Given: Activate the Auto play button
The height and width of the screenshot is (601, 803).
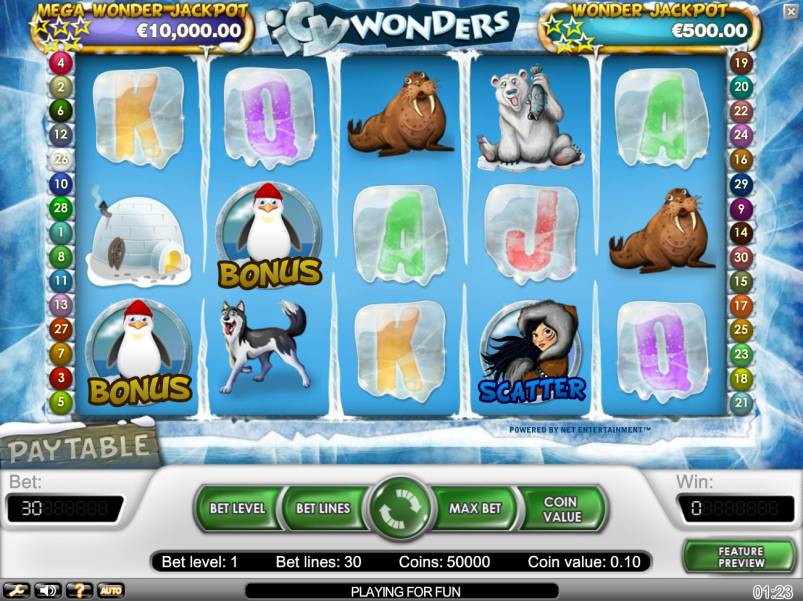Looking at the screenshot, I should pos(110,590).
